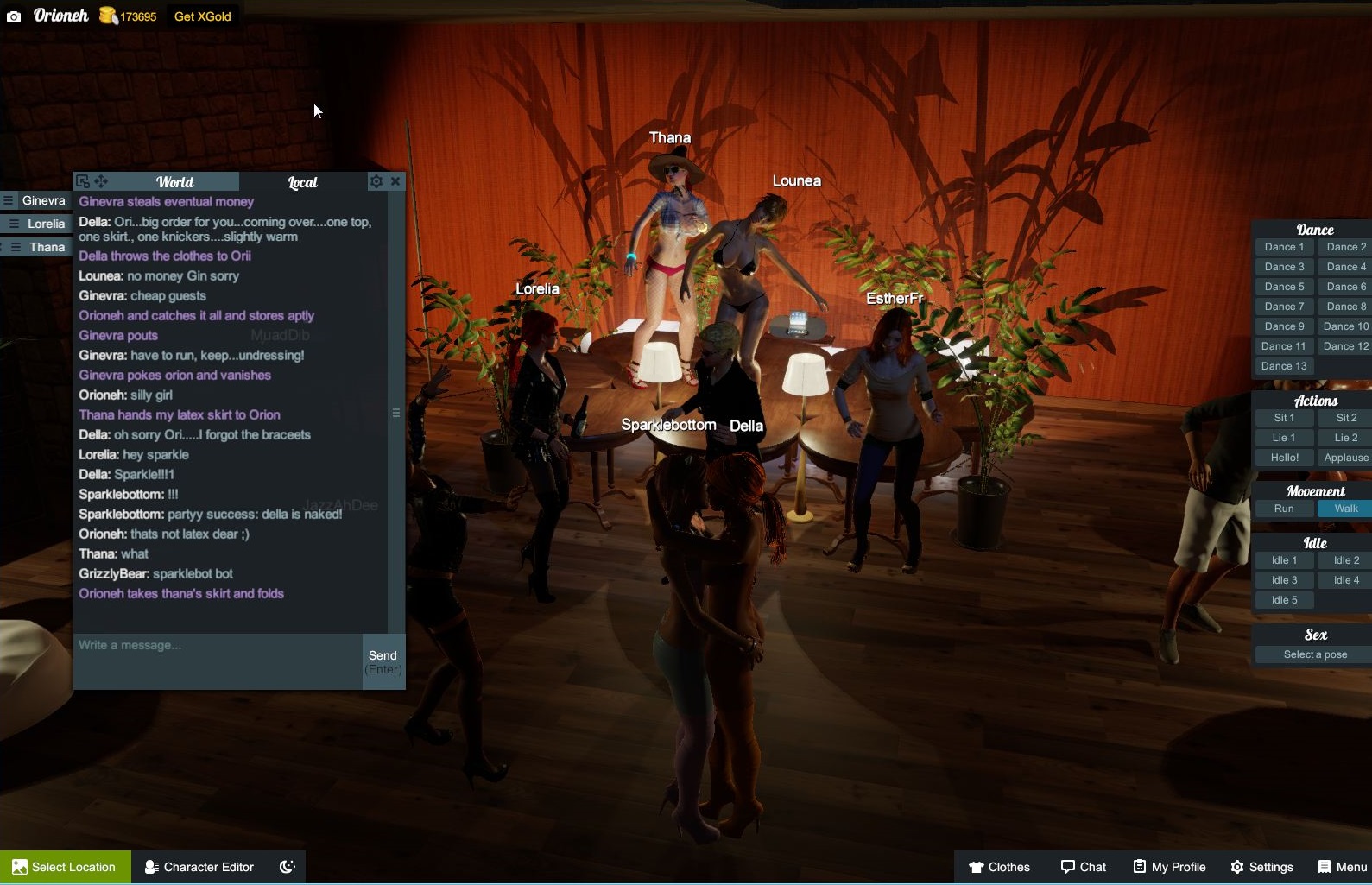Viewport: 1372px width, 885px height.
Task: Click the gold coins balance icon
Action: (x=107, y=15)
